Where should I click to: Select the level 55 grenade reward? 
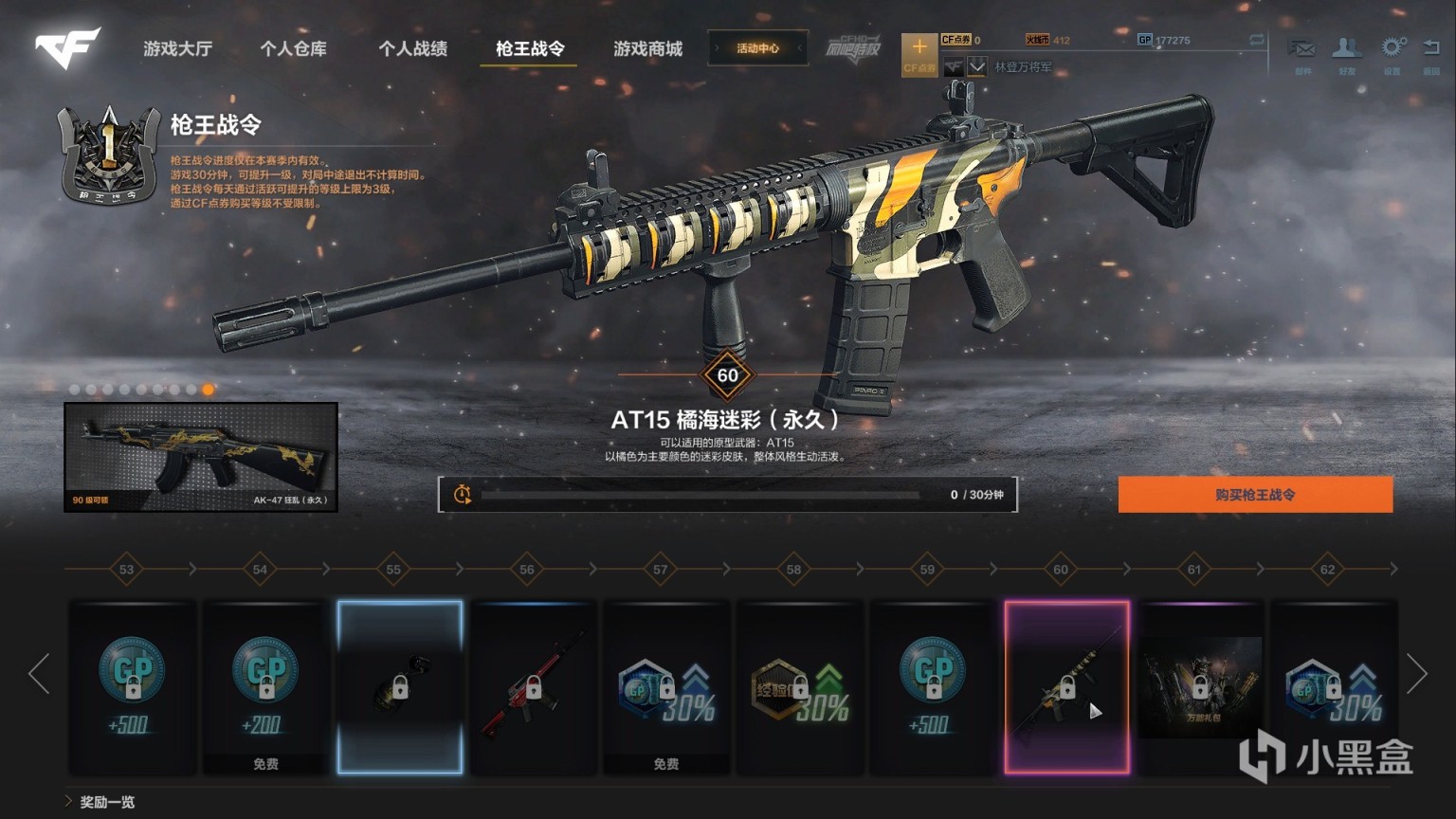pyautogui.click(x=400, y=686)
